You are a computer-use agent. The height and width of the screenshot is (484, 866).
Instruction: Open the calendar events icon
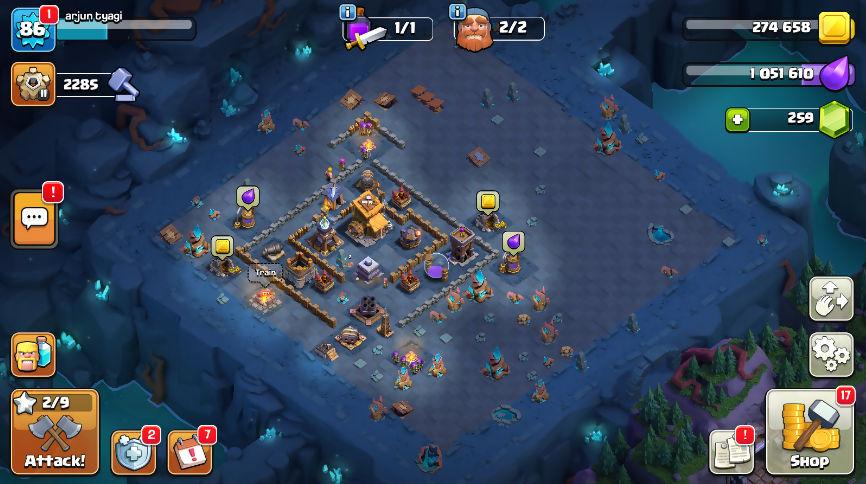pyautogui.click(x=189, y=452)
